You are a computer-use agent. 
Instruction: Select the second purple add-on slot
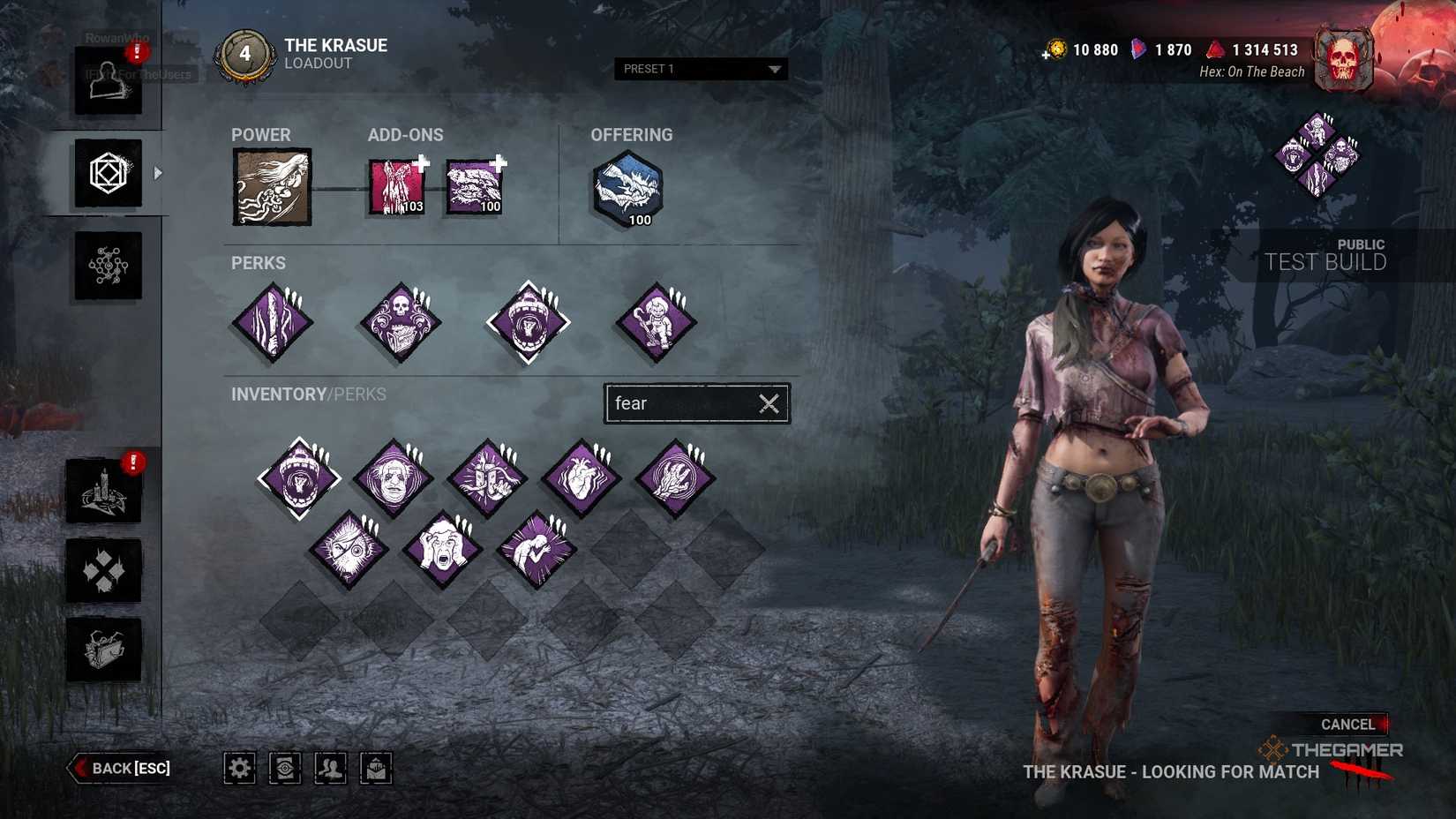[475, 187]
